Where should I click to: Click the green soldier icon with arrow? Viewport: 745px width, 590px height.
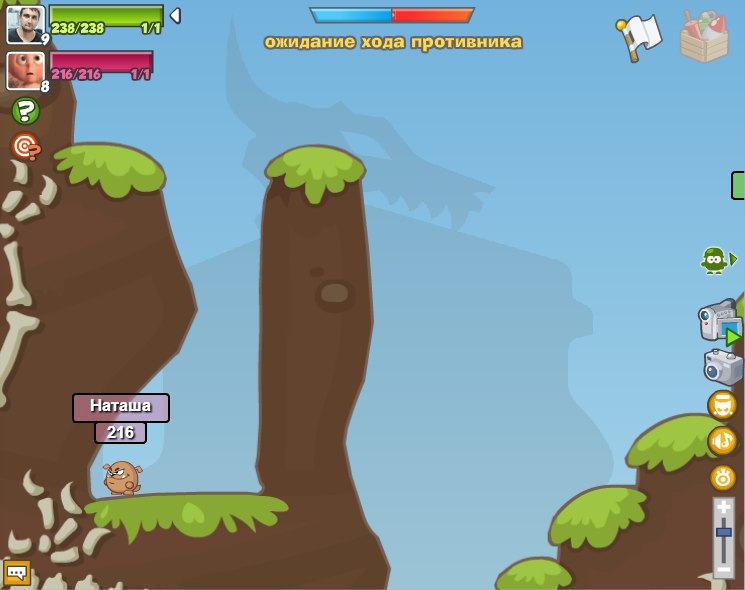(x=716, y=260)
